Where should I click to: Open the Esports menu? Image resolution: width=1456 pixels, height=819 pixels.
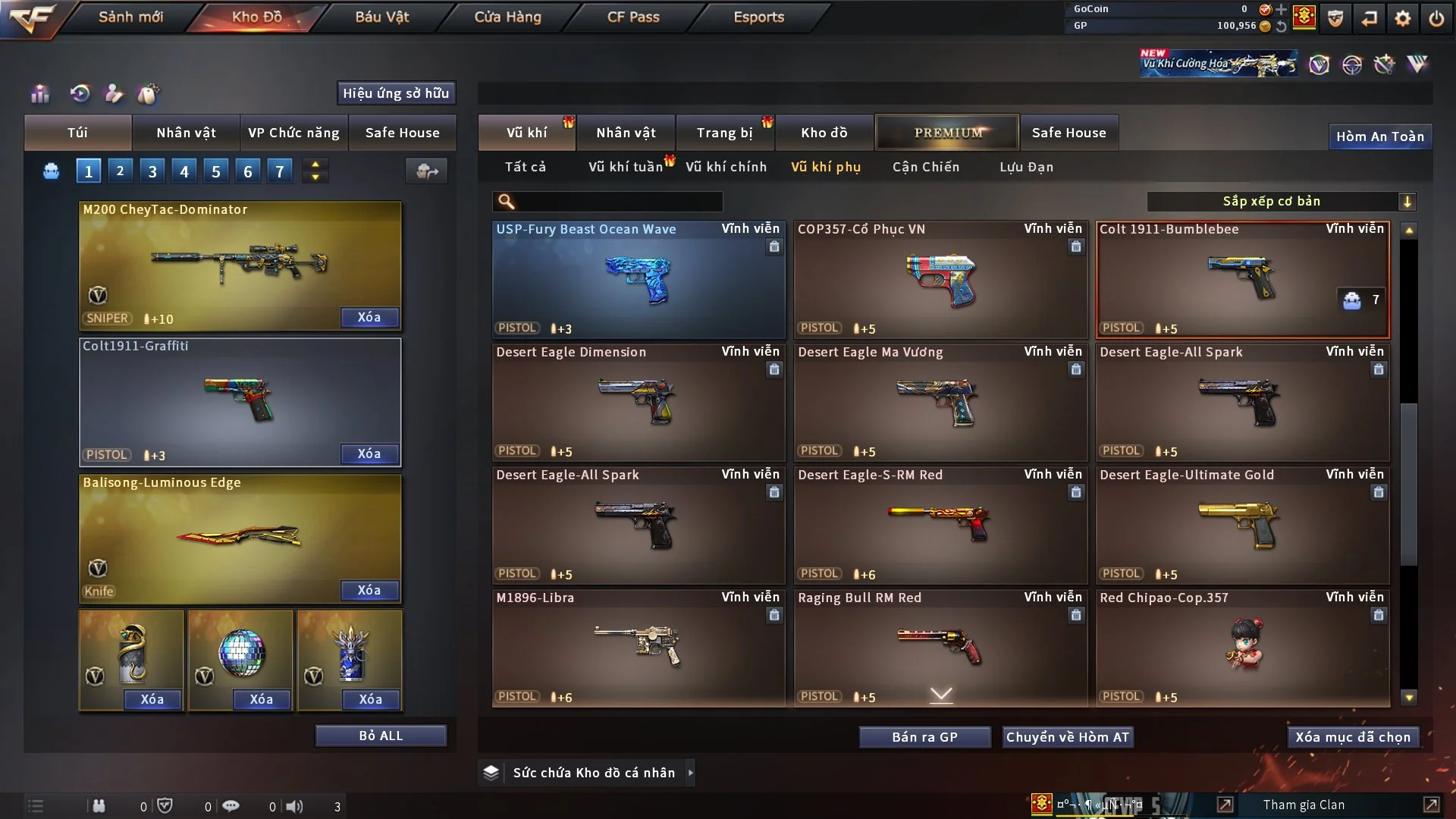click(758, 17)
